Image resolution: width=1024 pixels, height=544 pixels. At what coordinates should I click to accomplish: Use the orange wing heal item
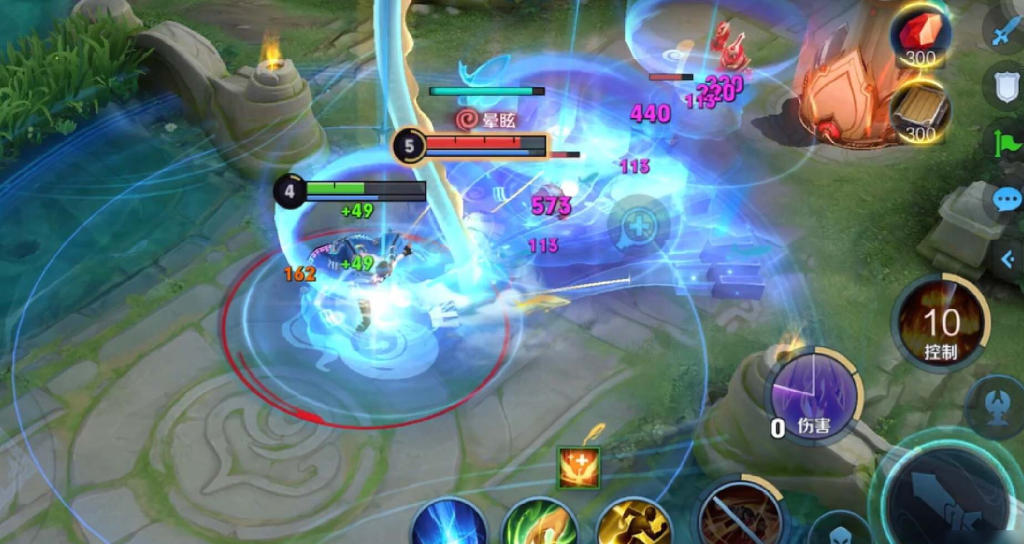point(579,467)
